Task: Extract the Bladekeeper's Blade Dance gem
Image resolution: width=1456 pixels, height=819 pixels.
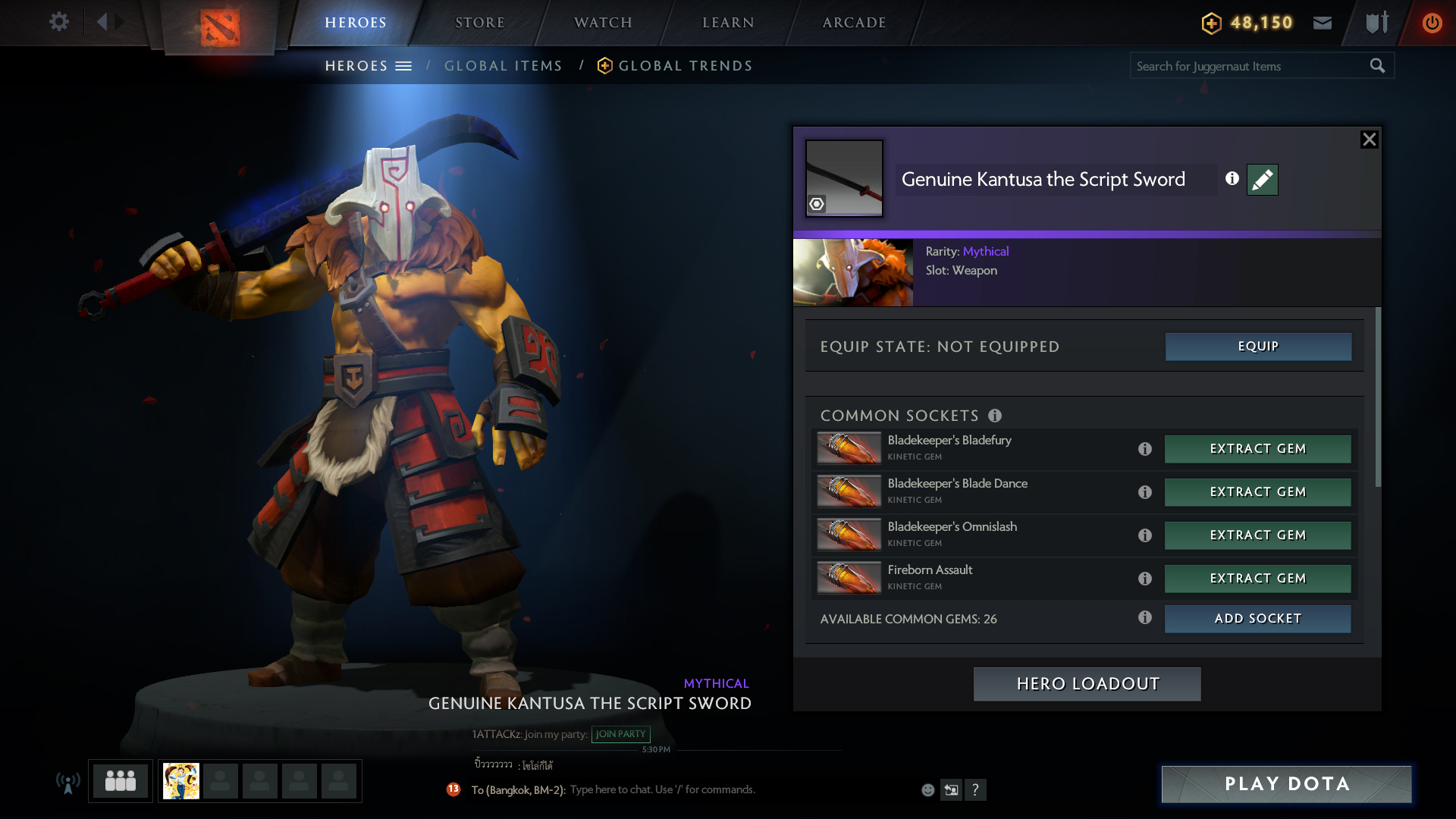Action: tap(1257, 492)
